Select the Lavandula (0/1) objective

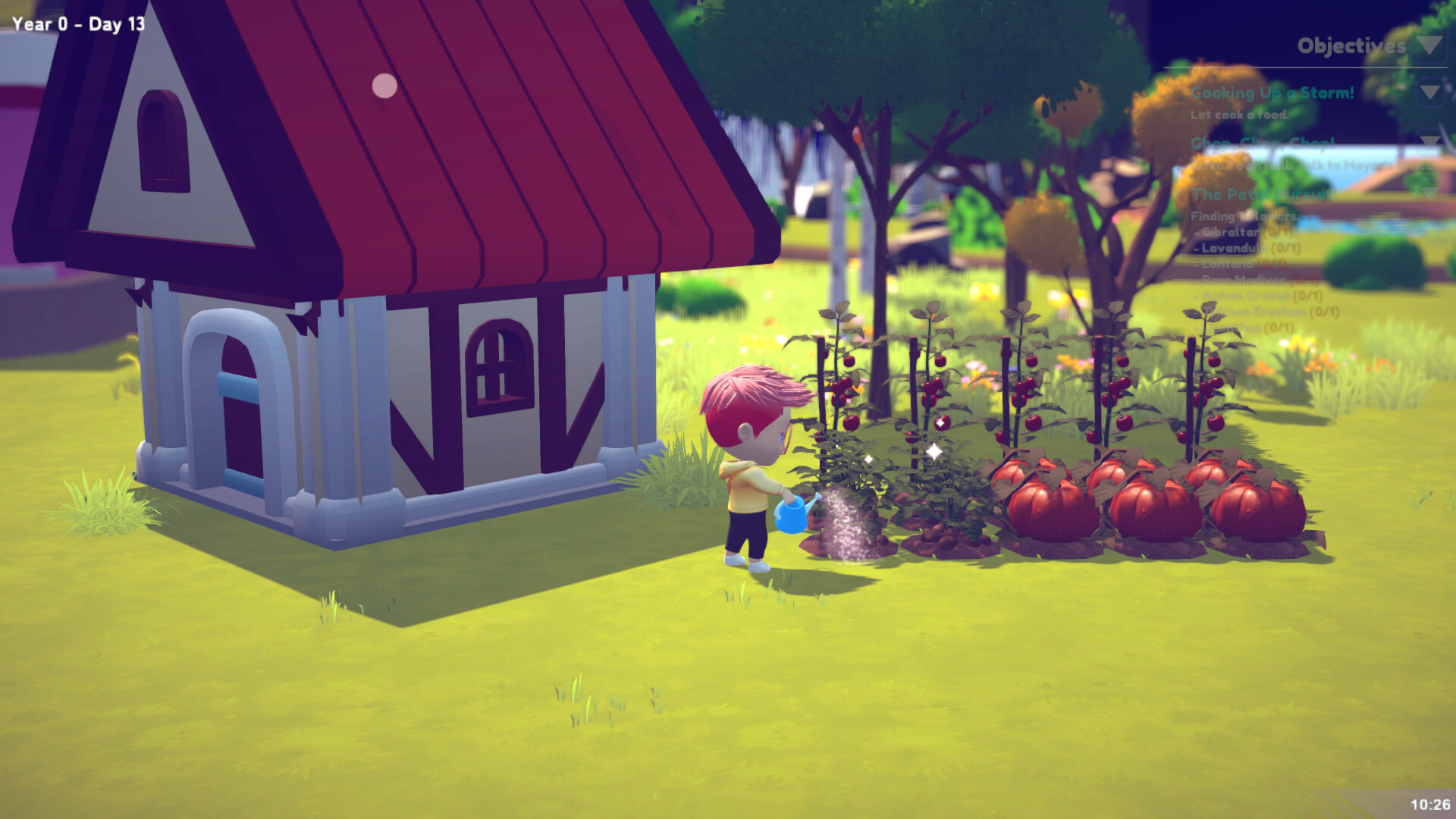click(1247, 248)
